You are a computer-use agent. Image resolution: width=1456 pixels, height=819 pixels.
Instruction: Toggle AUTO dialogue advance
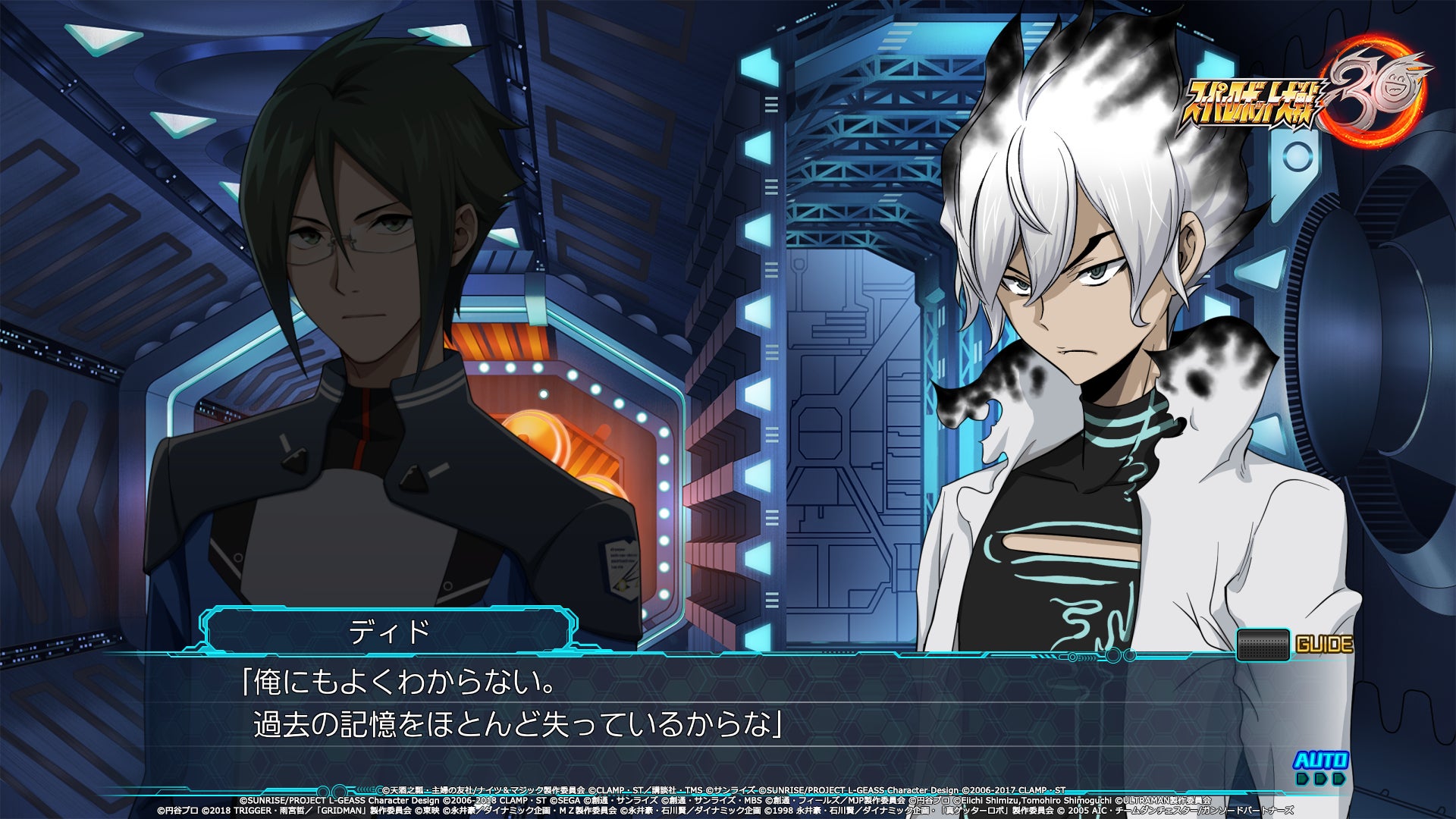(1320, 766)
